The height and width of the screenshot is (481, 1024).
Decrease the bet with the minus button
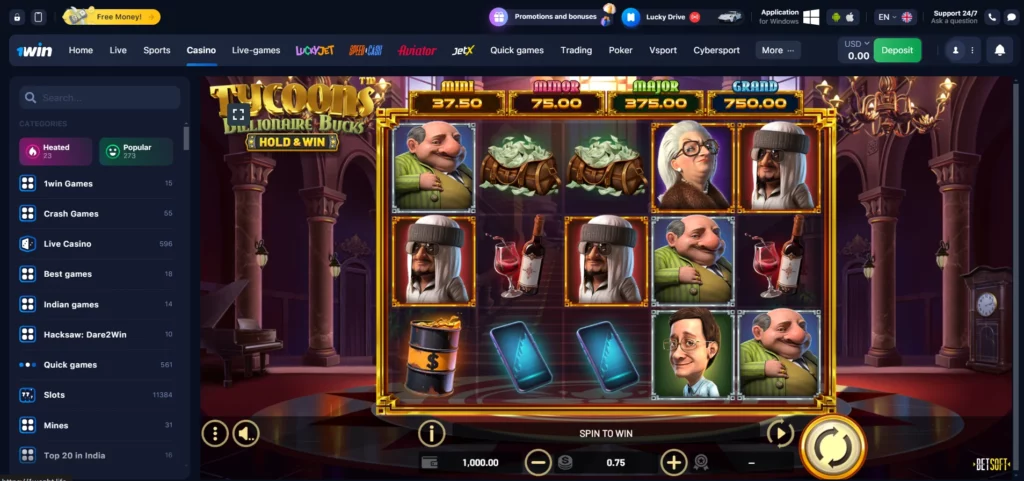pyautogui.click(x=538, y=462)
